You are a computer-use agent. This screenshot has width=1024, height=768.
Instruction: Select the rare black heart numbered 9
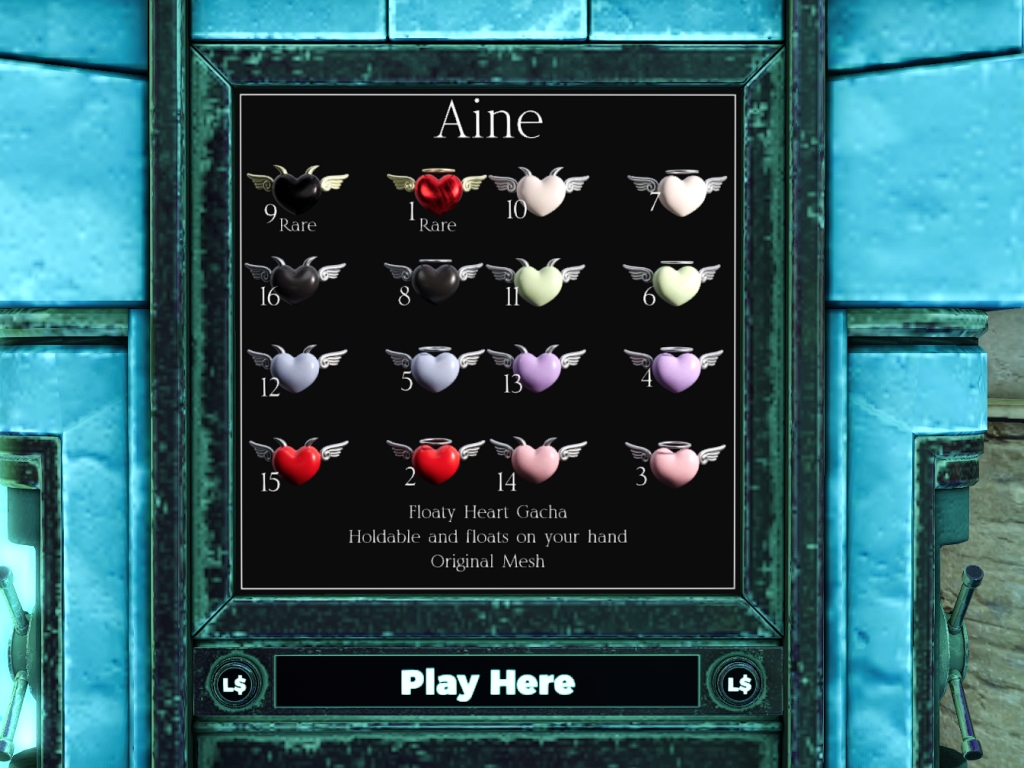tap(297, 191)
